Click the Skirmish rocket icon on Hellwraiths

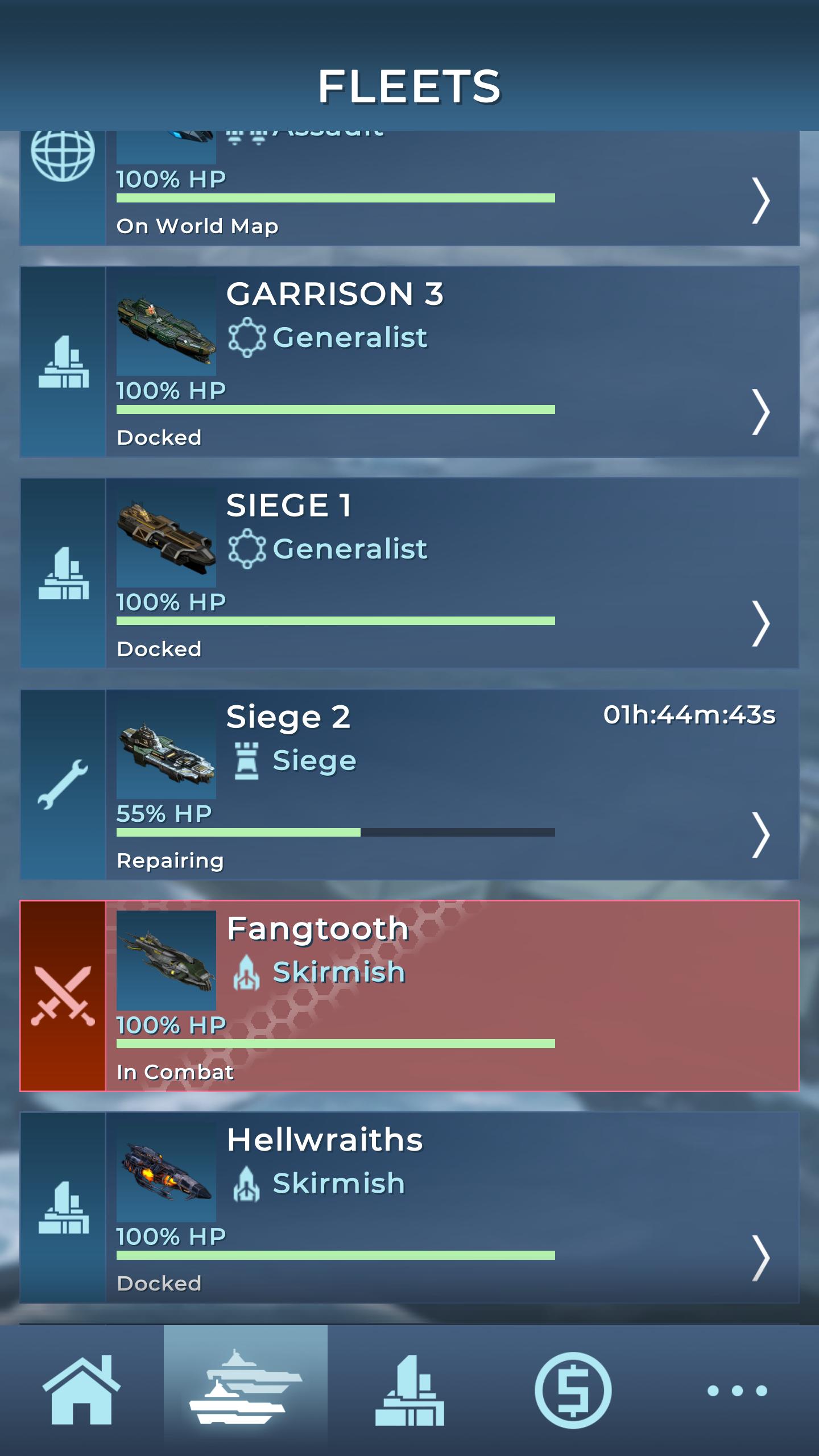[247, 1184]
